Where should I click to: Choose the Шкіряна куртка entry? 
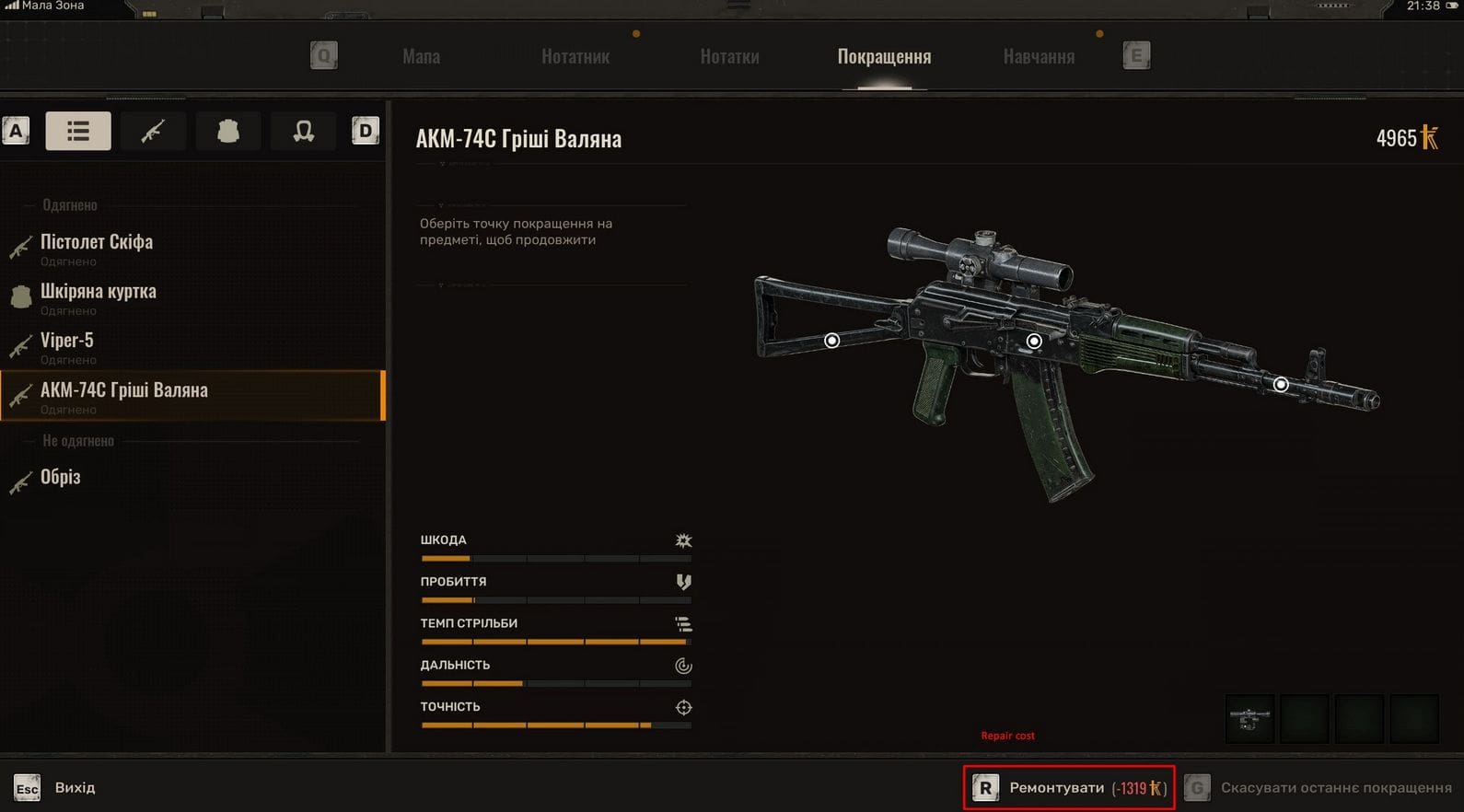pos(99,293)
